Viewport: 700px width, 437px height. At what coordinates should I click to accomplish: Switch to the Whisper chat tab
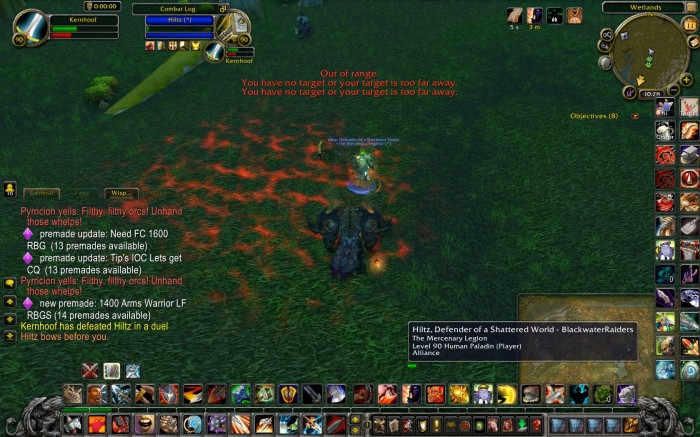click(121, 193)
